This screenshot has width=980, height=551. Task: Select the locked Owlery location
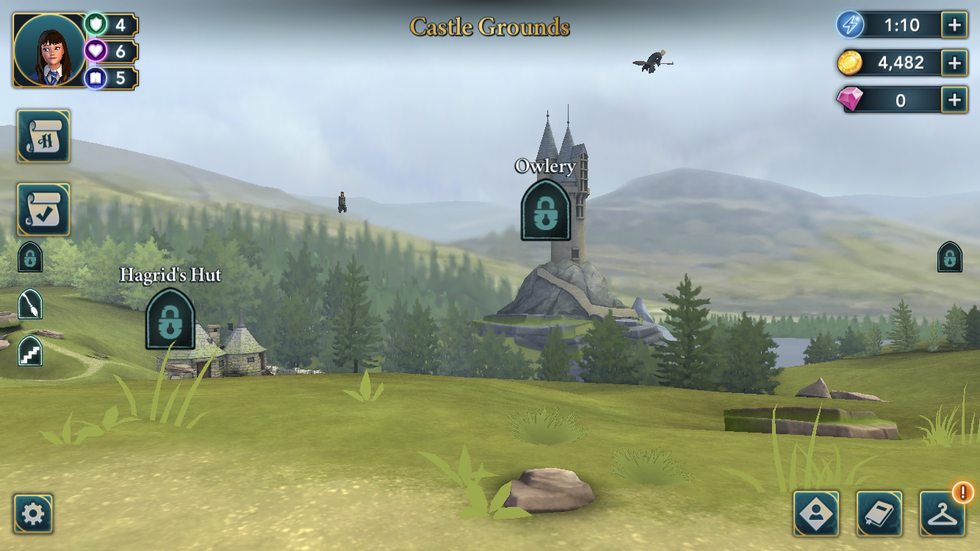click(545, 210)
